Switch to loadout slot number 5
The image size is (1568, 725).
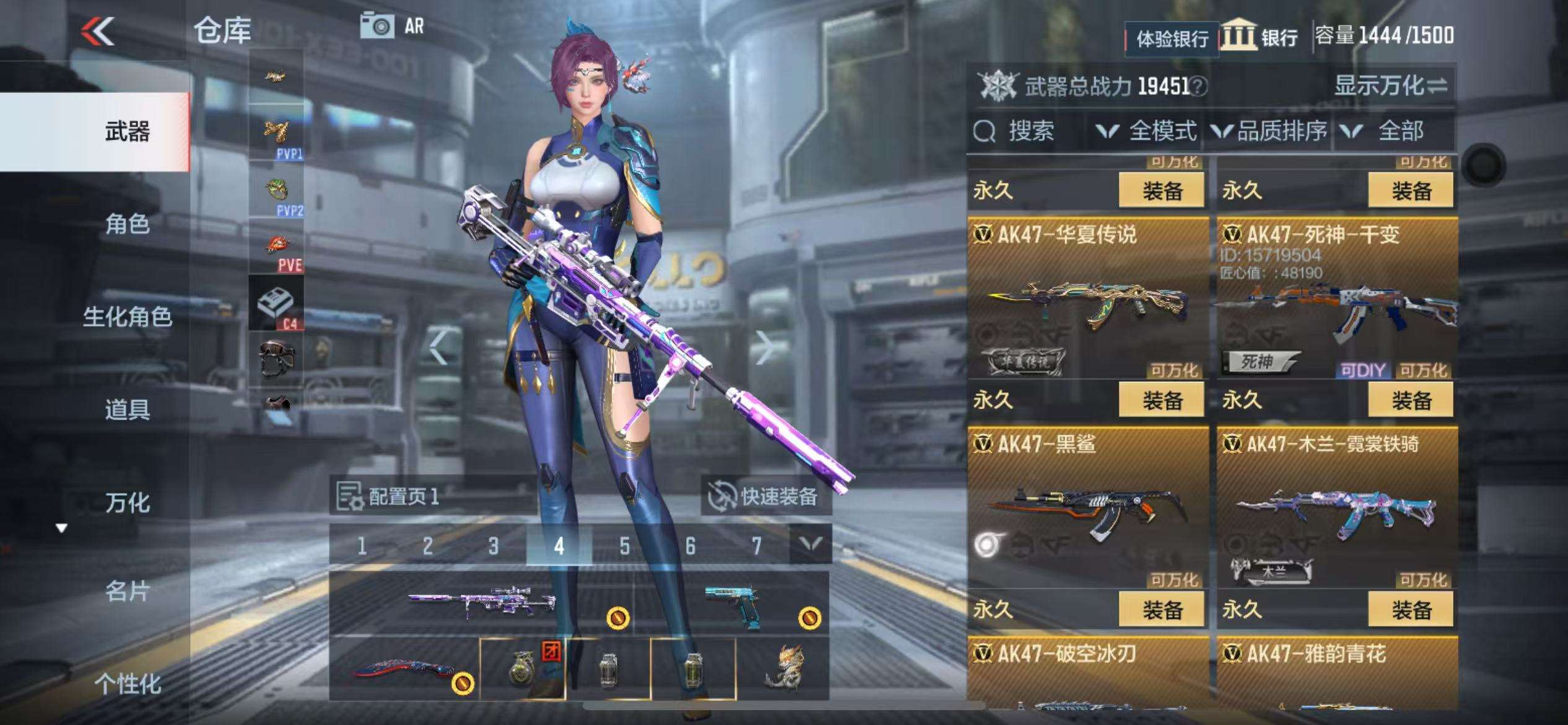[x=624, y=545]
